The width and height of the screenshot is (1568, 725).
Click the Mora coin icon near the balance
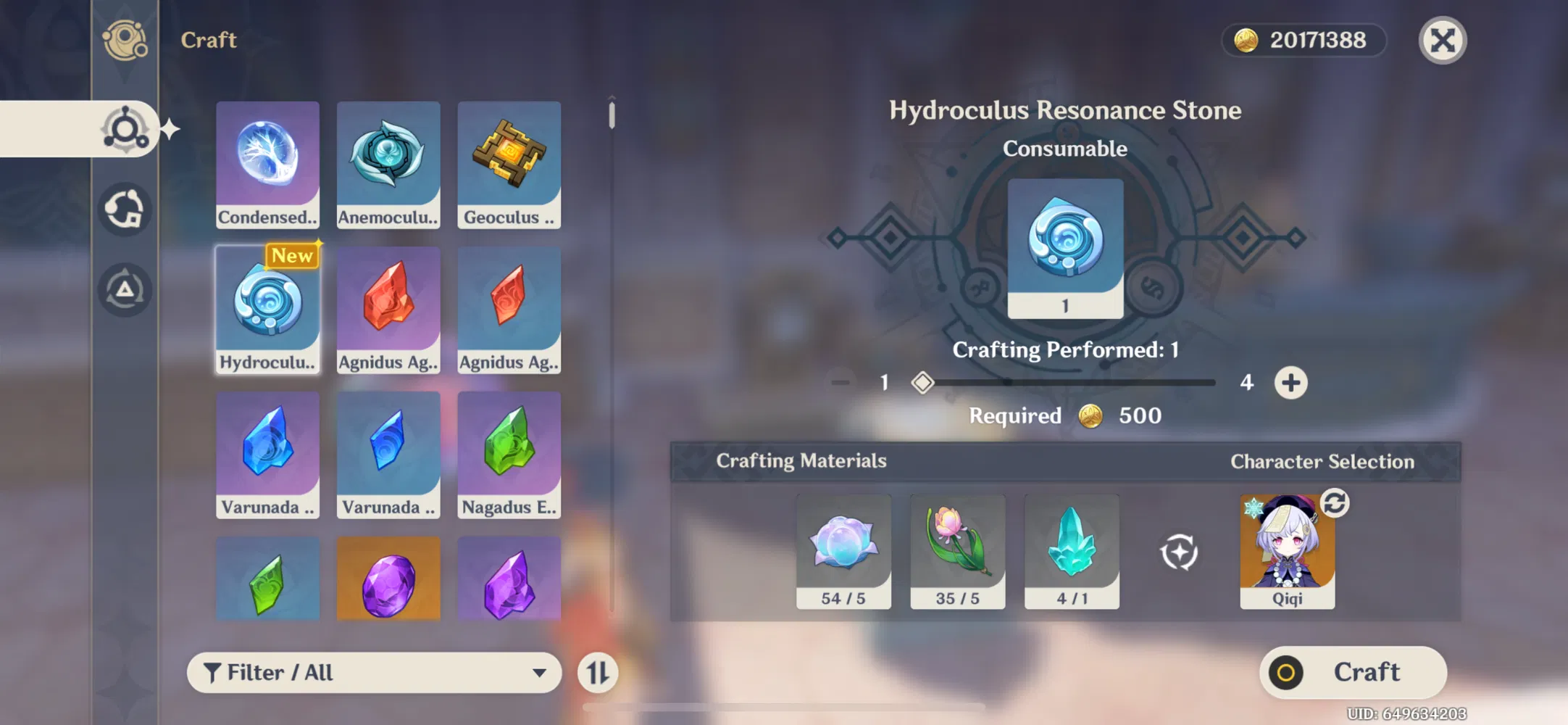point(1243,41)
